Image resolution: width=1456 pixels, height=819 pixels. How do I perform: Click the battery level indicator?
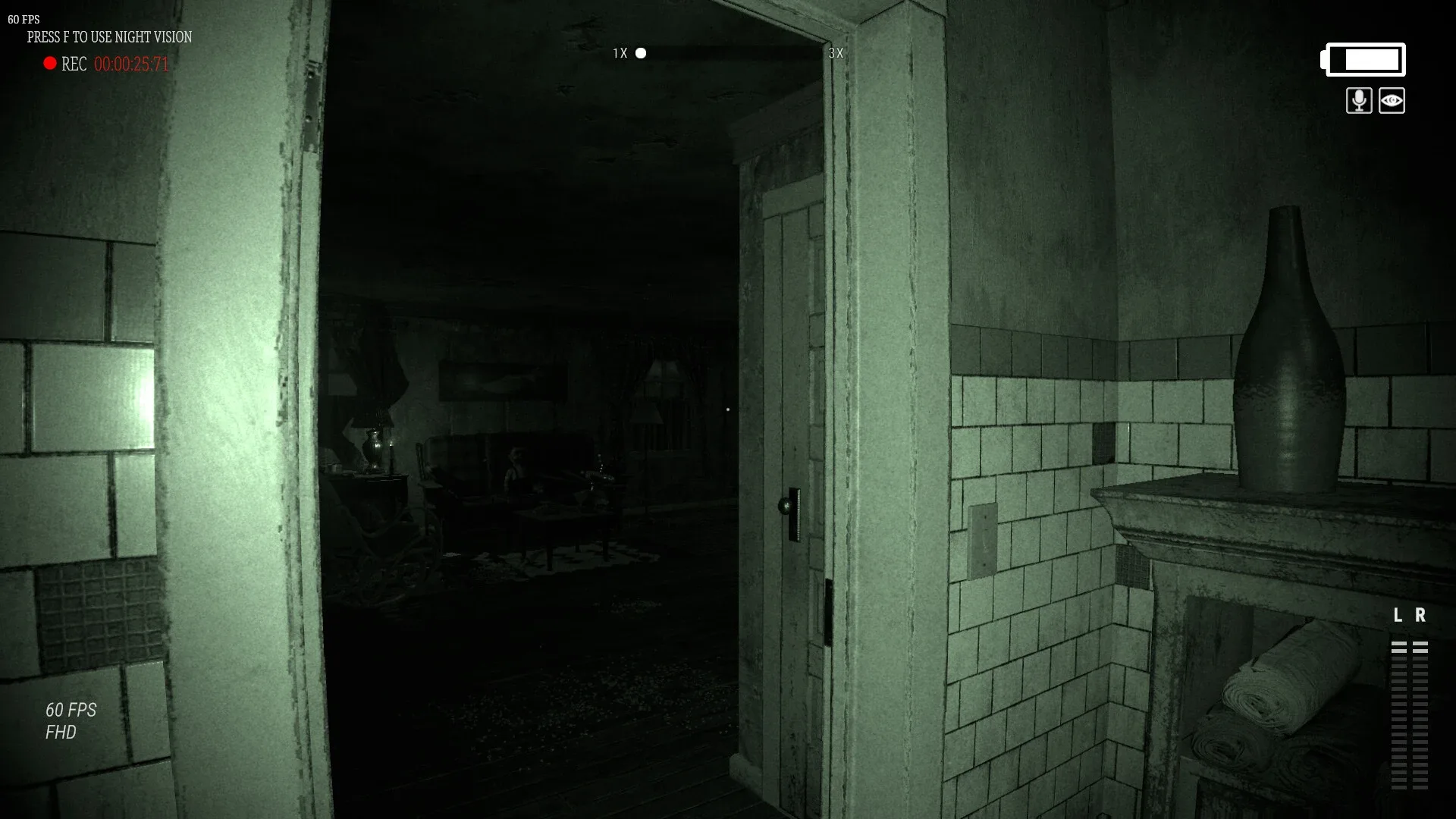pos(1363,59)
